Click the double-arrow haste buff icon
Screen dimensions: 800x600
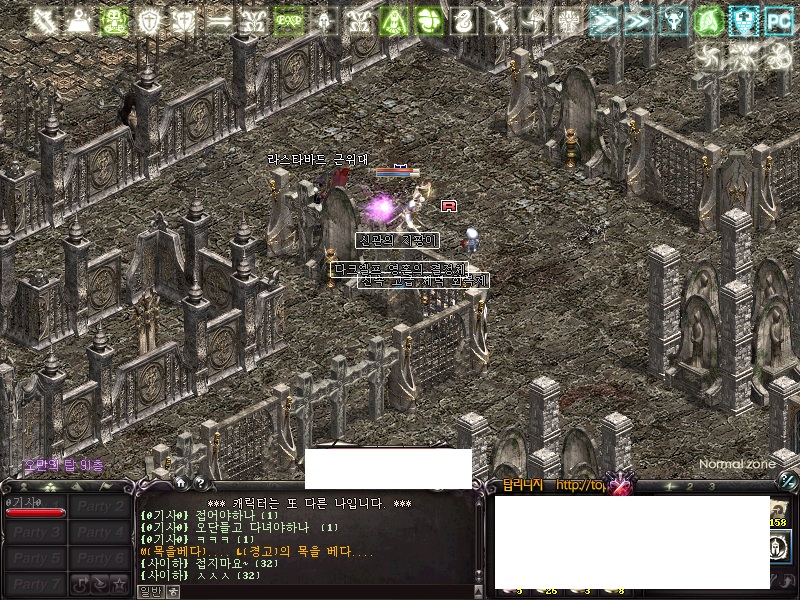[x=604, y=19]
